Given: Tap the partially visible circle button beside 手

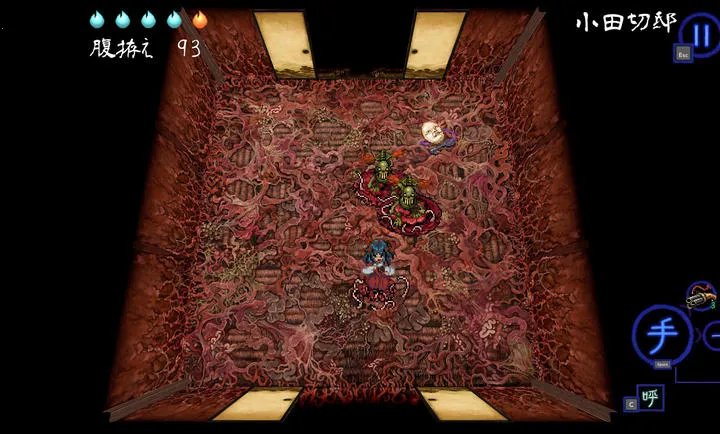Looking at the screenshot, I should pyautogui.click(x=712, y=335).
